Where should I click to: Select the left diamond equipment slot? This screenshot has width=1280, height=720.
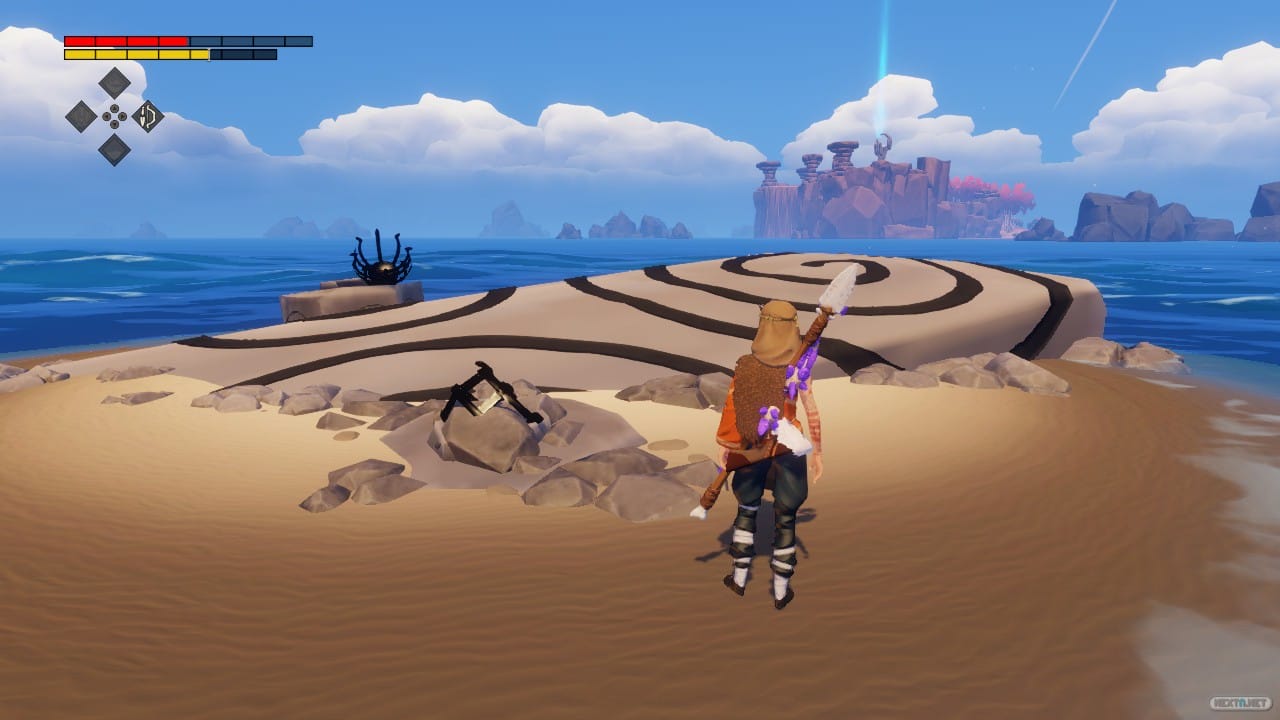[81, 116]
